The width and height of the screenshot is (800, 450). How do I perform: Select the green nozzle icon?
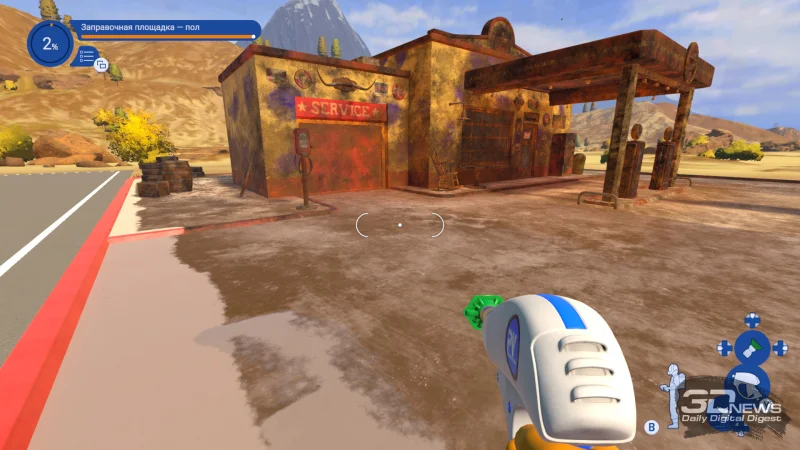(752, 348)
